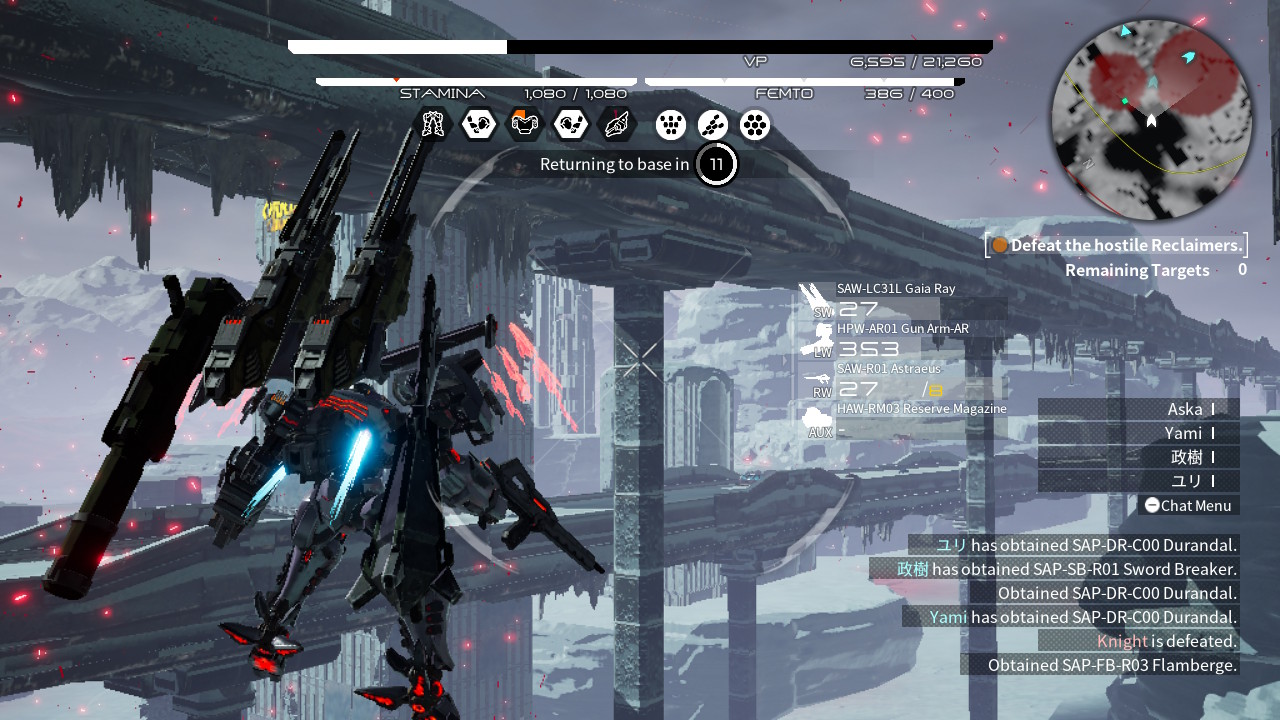Screen dimensions: 1280x720
Task: Open the Chat Menu
Action: coord(1188,505)
